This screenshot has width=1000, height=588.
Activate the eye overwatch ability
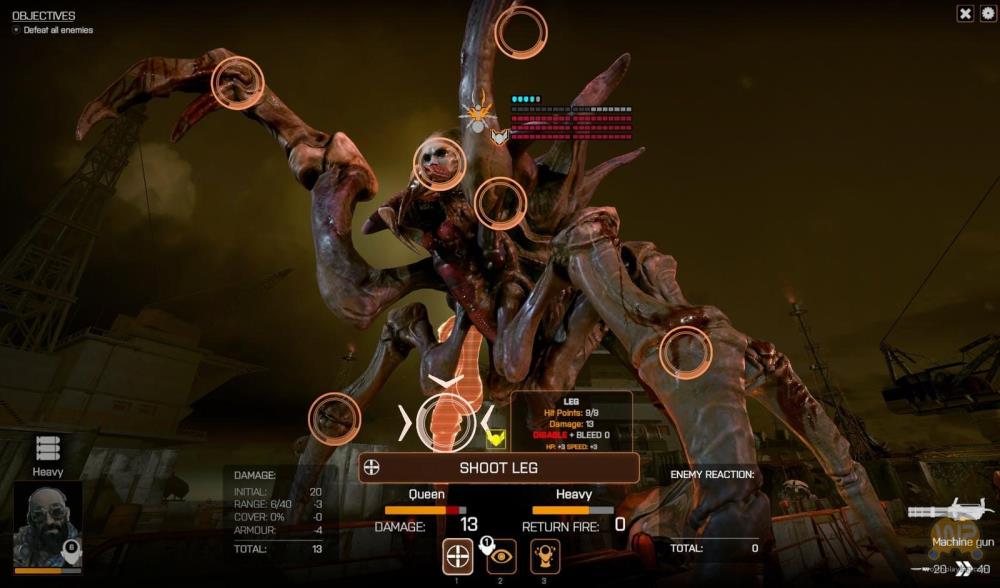[x=501, y=555]
